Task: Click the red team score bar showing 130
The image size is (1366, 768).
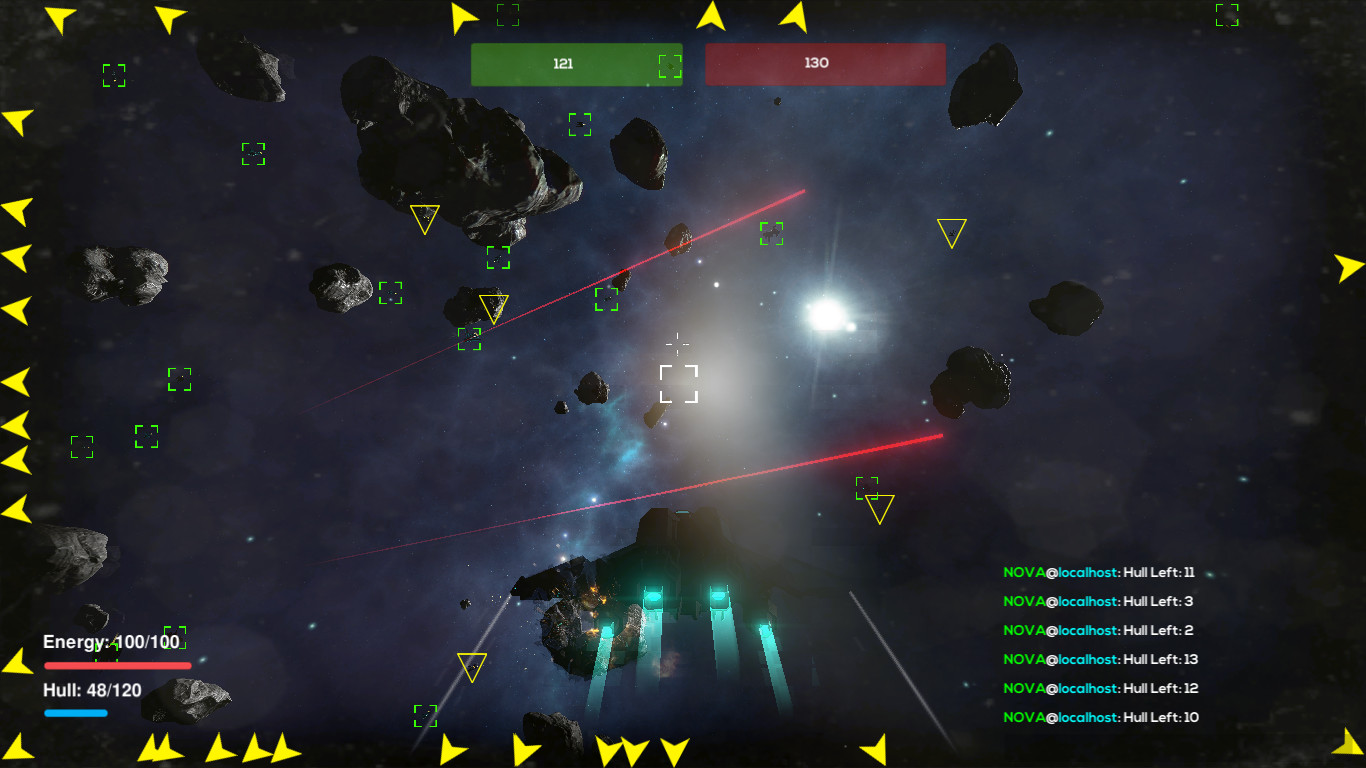Action: click(x=825, y=63)
